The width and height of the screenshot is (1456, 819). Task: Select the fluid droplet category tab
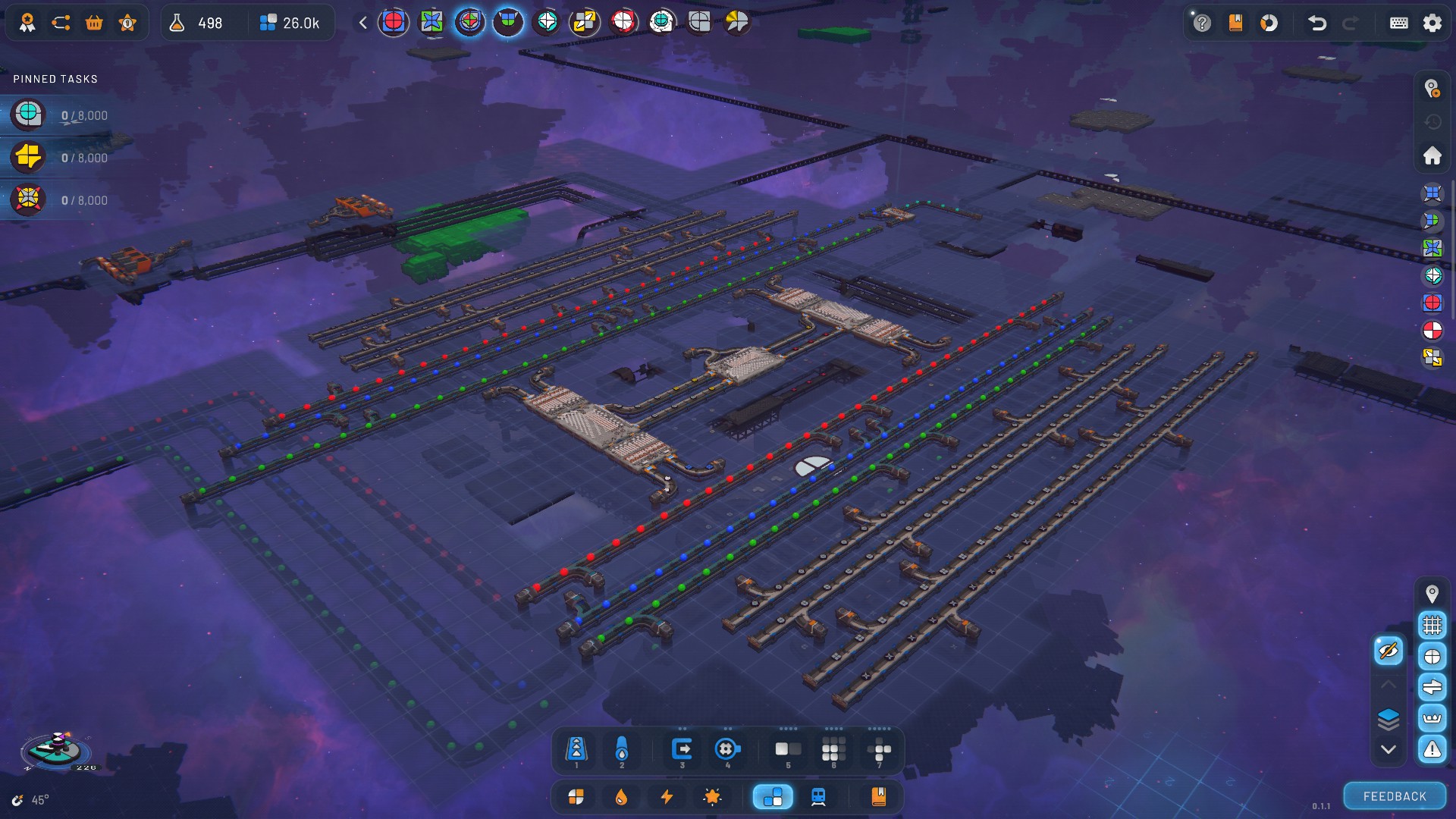point(621,797)
